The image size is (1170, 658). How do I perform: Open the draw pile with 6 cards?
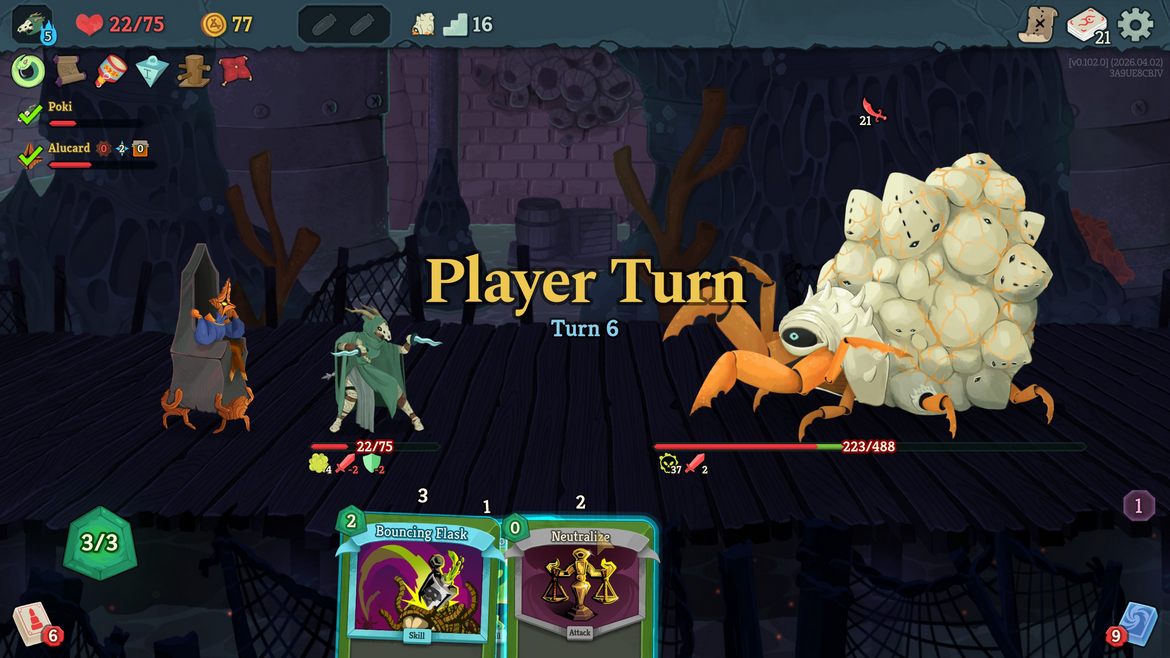(x=33, y=625)
